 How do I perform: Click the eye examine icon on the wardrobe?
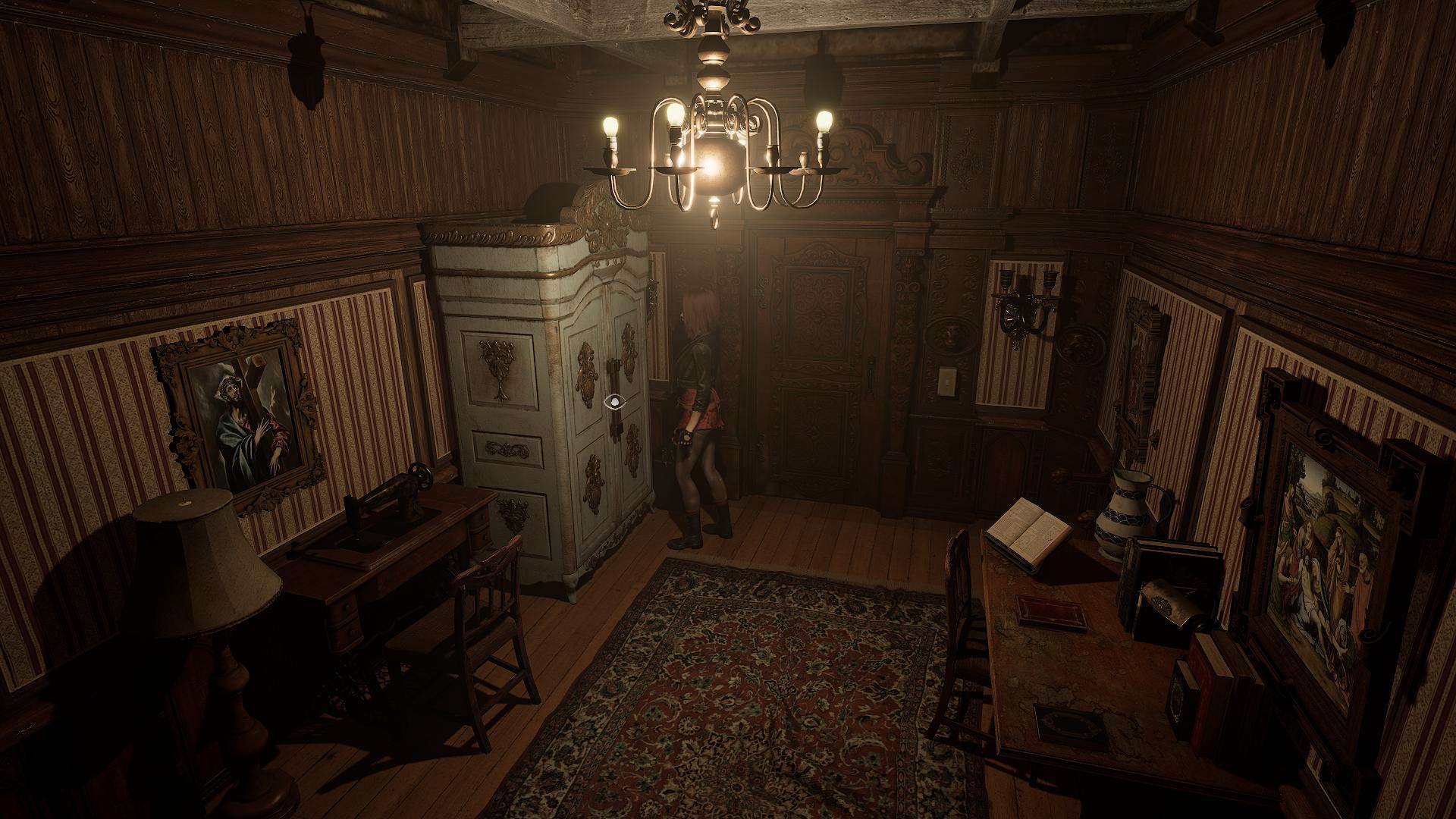(614, 402)
